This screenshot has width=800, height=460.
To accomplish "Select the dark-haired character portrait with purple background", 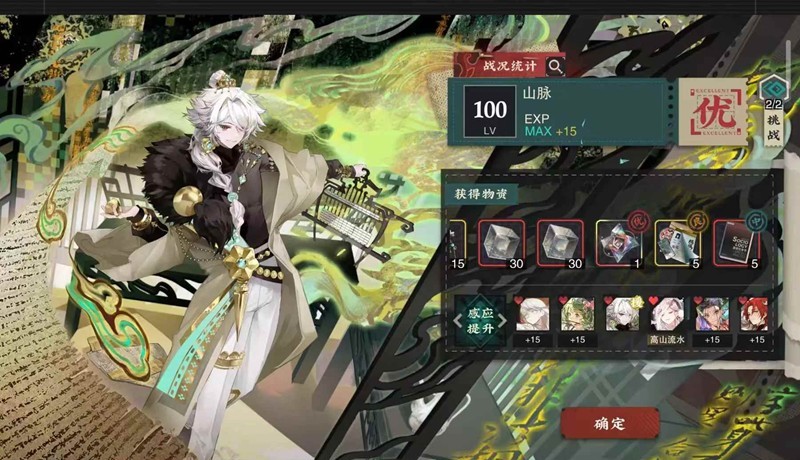I will (710, 316).
